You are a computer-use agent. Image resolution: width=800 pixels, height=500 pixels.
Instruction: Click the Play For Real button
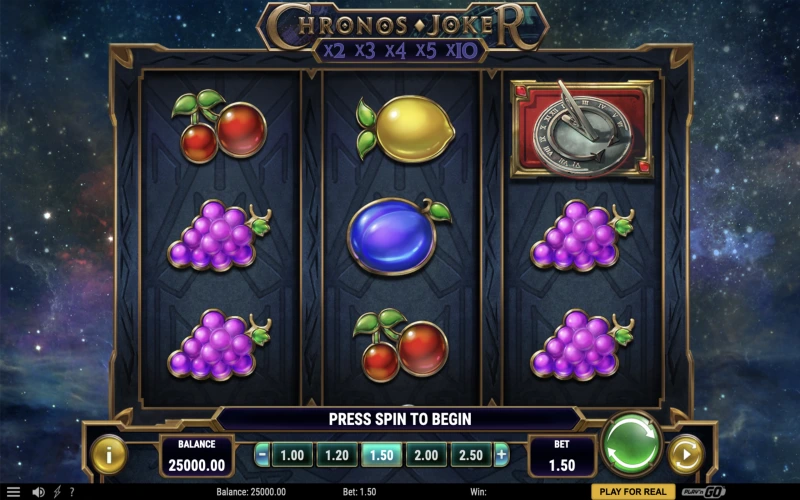pyautogui.click(x=632, y=492)
